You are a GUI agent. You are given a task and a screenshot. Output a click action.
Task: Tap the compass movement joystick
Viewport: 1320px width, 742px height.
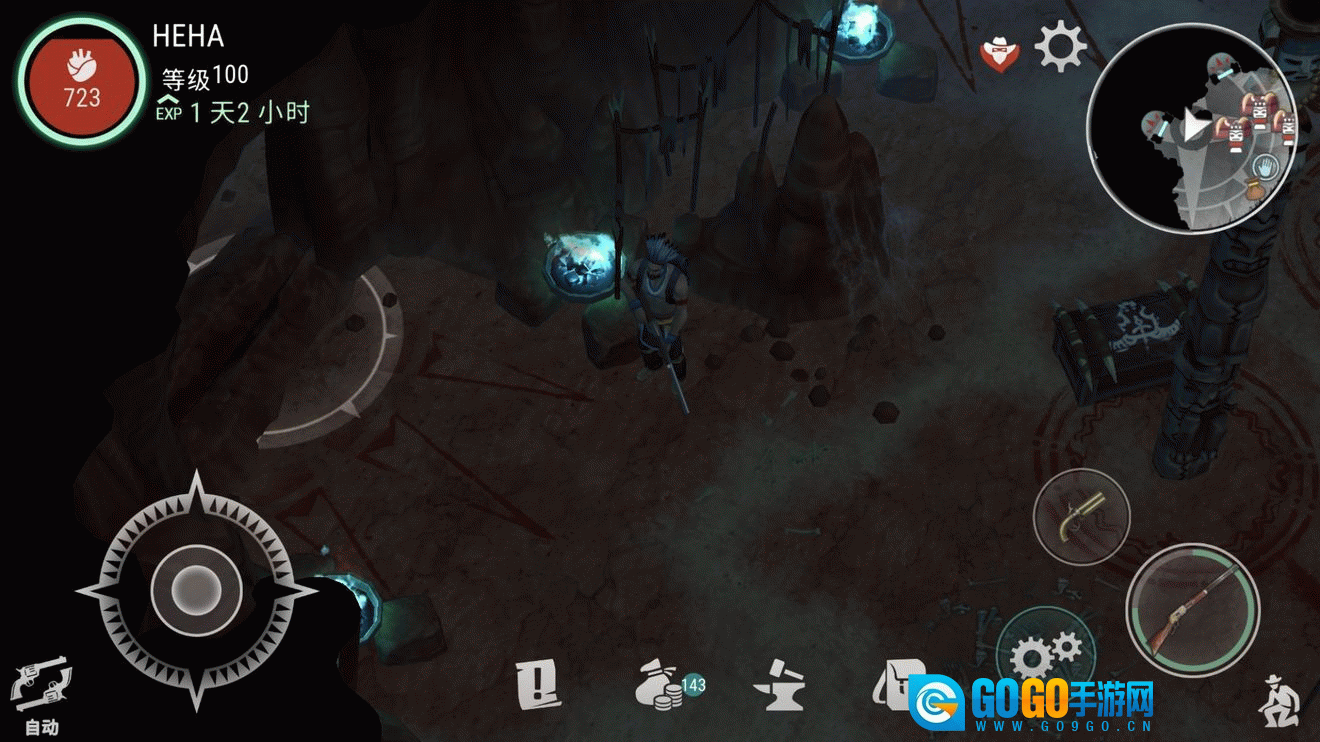point(196,589)
